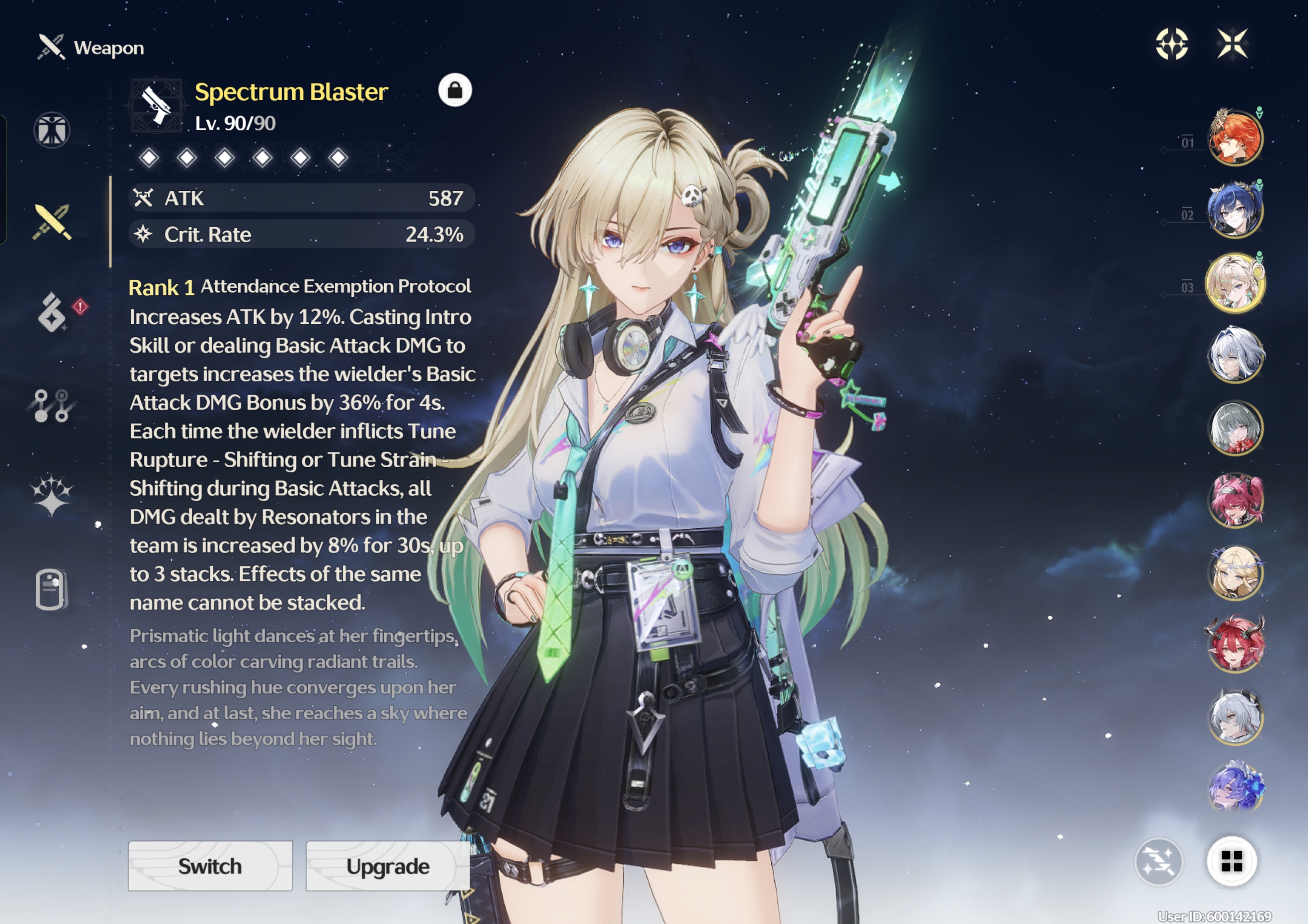Pick the white-haired resonator portrait
1308x924 pixels.
1235,355
